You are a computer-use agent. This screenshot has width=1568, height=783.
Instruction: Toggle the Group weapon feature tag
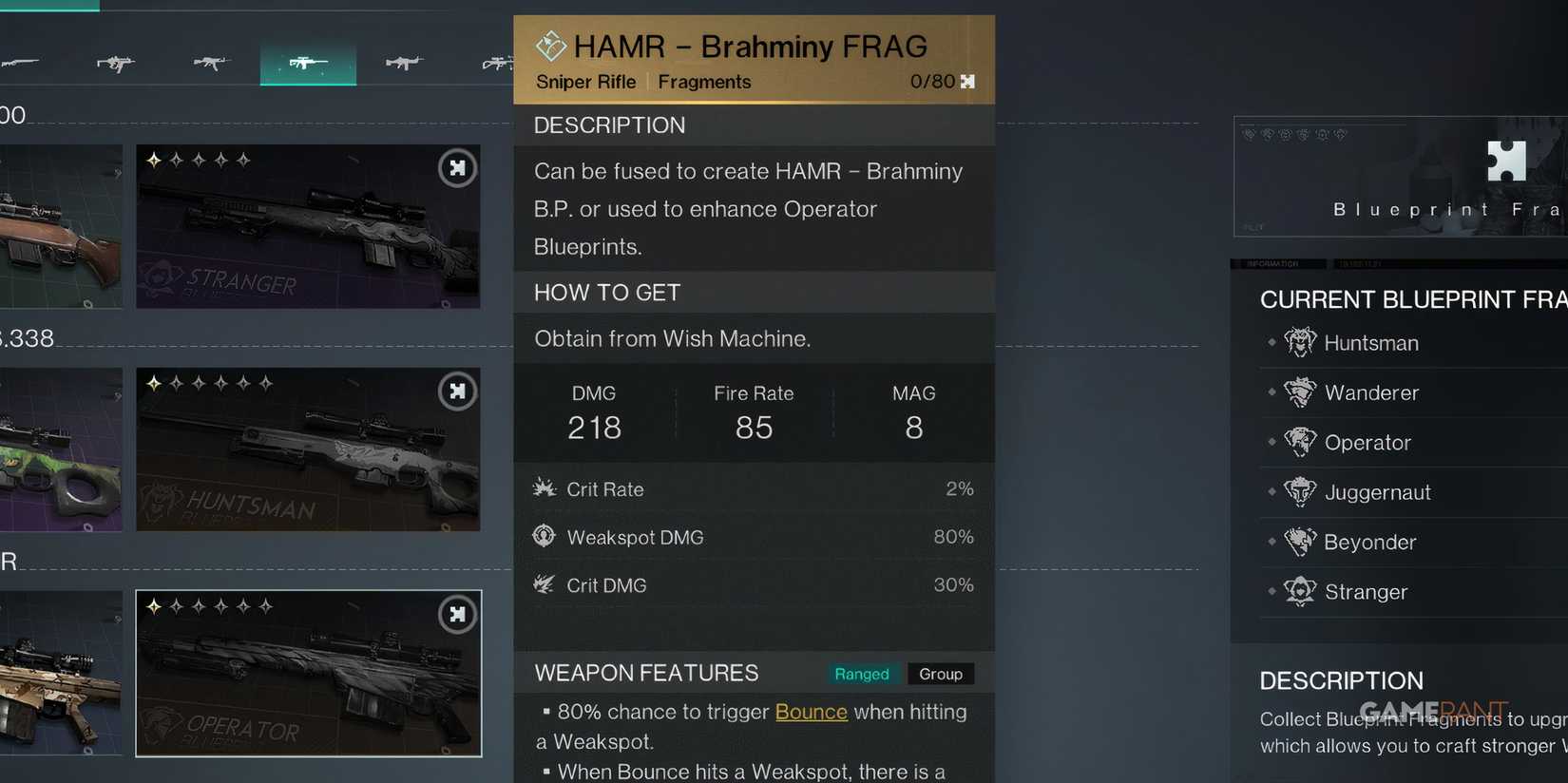point(940,674)
